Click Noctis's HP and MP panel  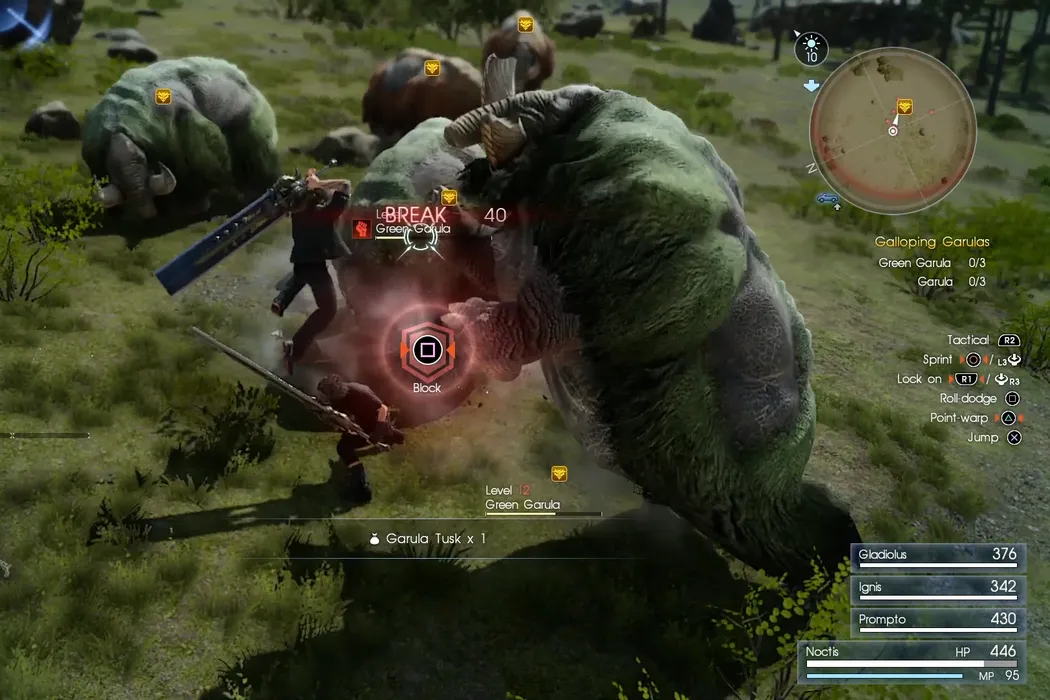point(912,661)
